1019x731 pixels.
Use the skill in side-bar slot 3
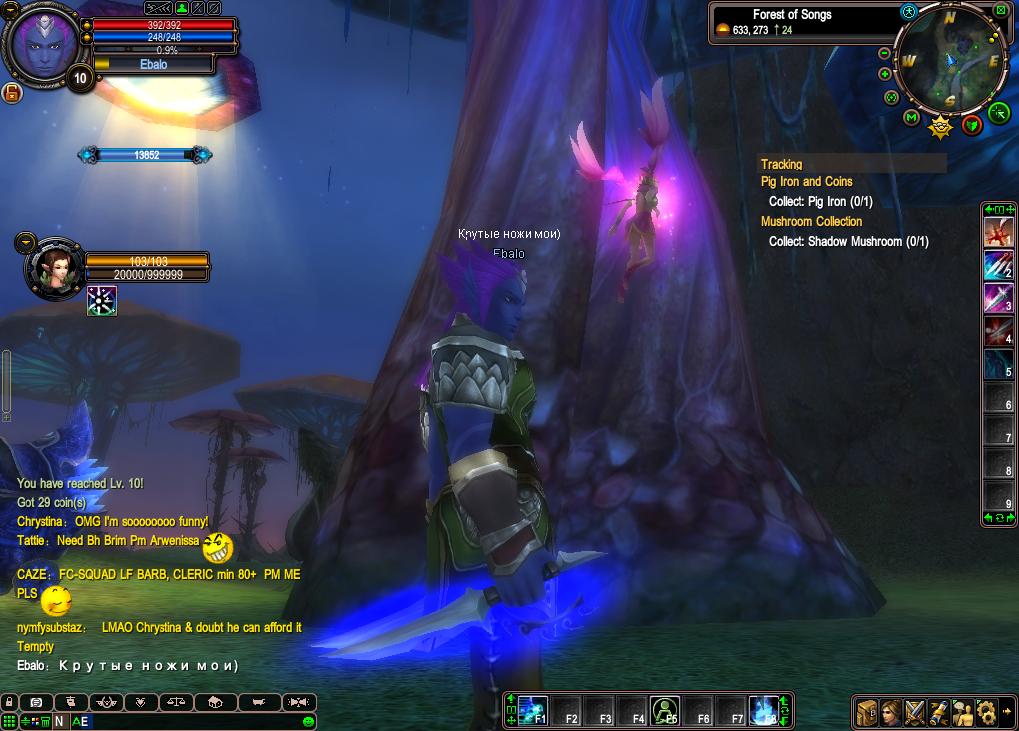click(998, 298)
